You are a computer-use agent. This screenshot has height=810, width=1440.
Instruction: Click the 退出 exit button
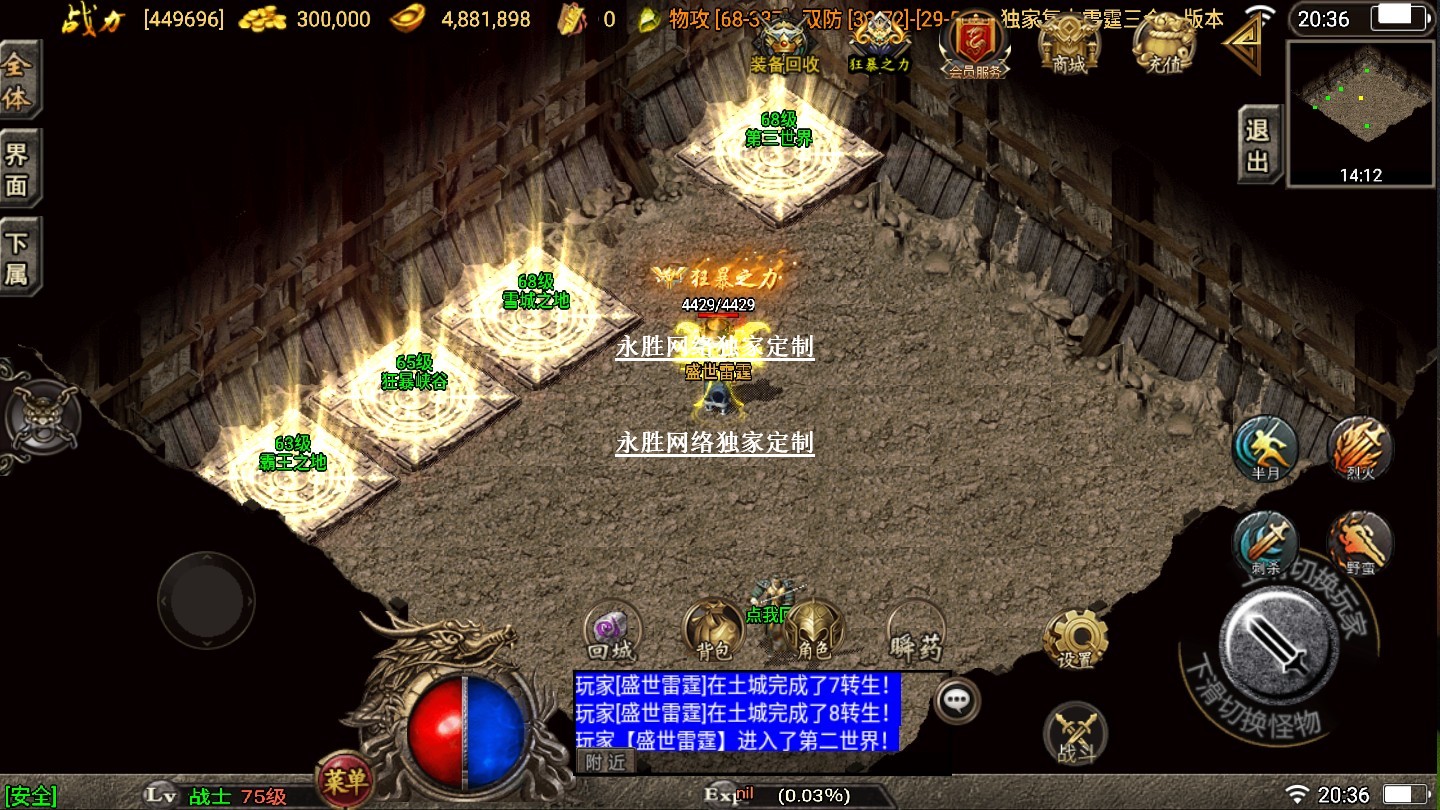1258,144
